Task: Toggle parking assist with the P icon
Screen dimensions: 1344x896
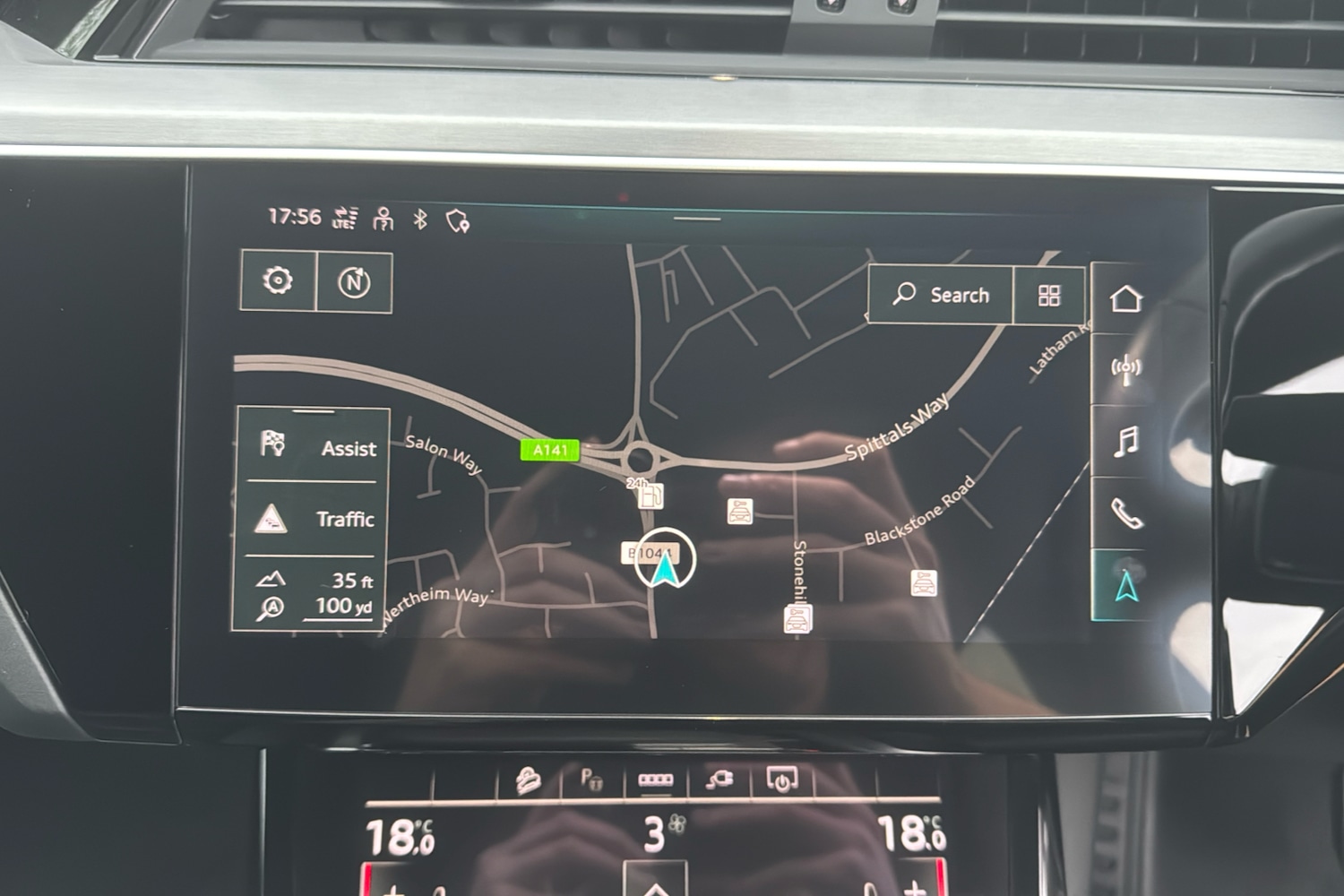Action: pos(590,779)
